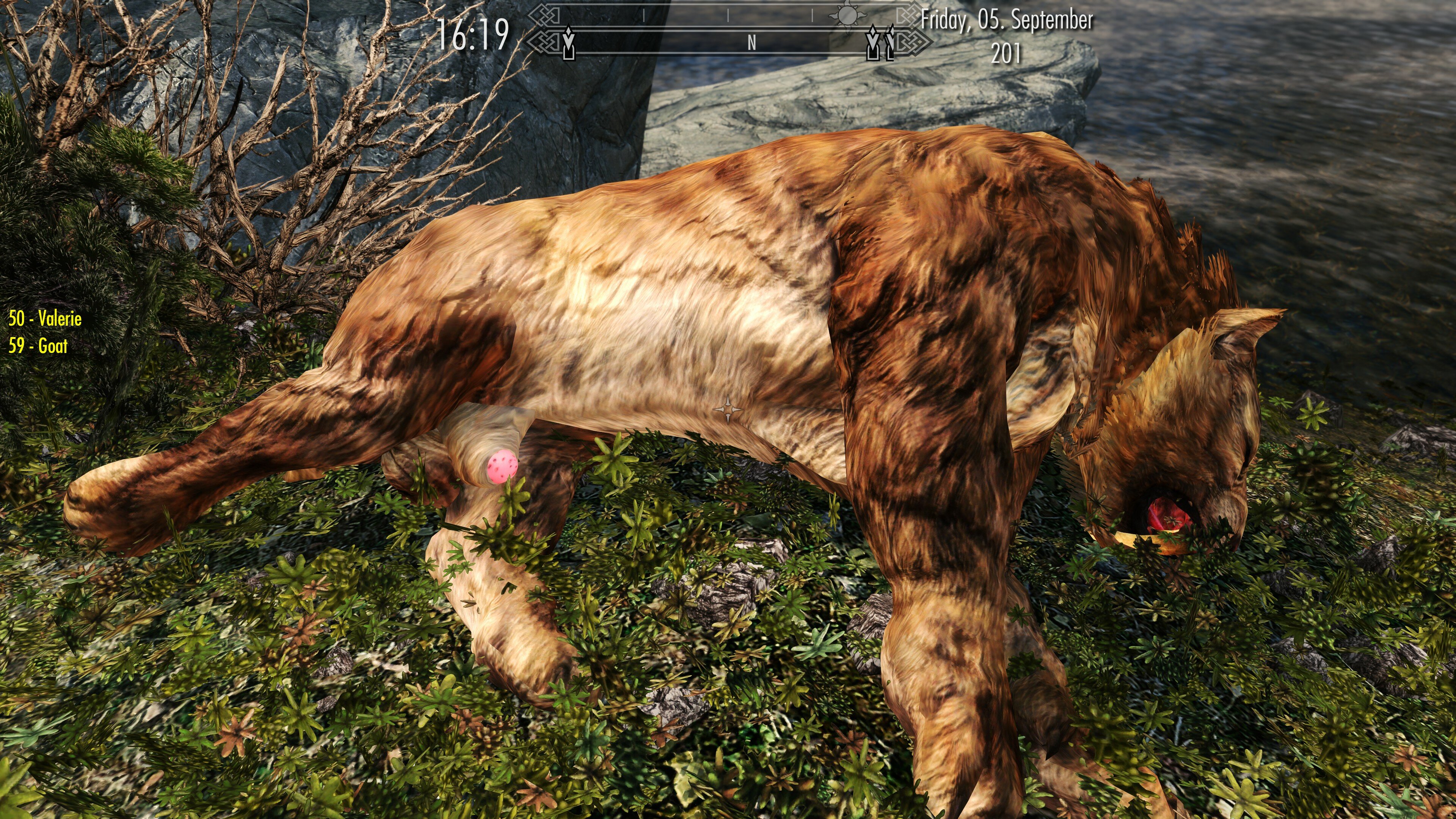Screen dimensions: 1456x819
Task: Click the sun icon on the time bar
Action: (x=847, y=15)
